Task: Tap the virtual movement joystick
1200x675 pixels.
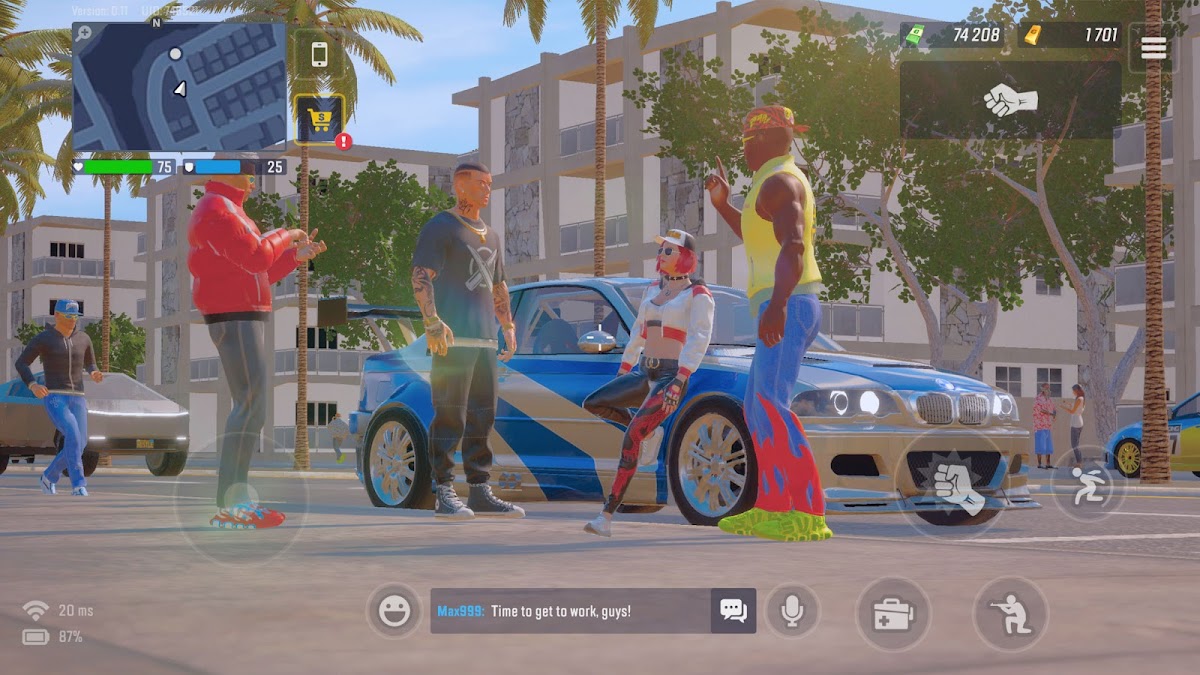Action: 241,497
